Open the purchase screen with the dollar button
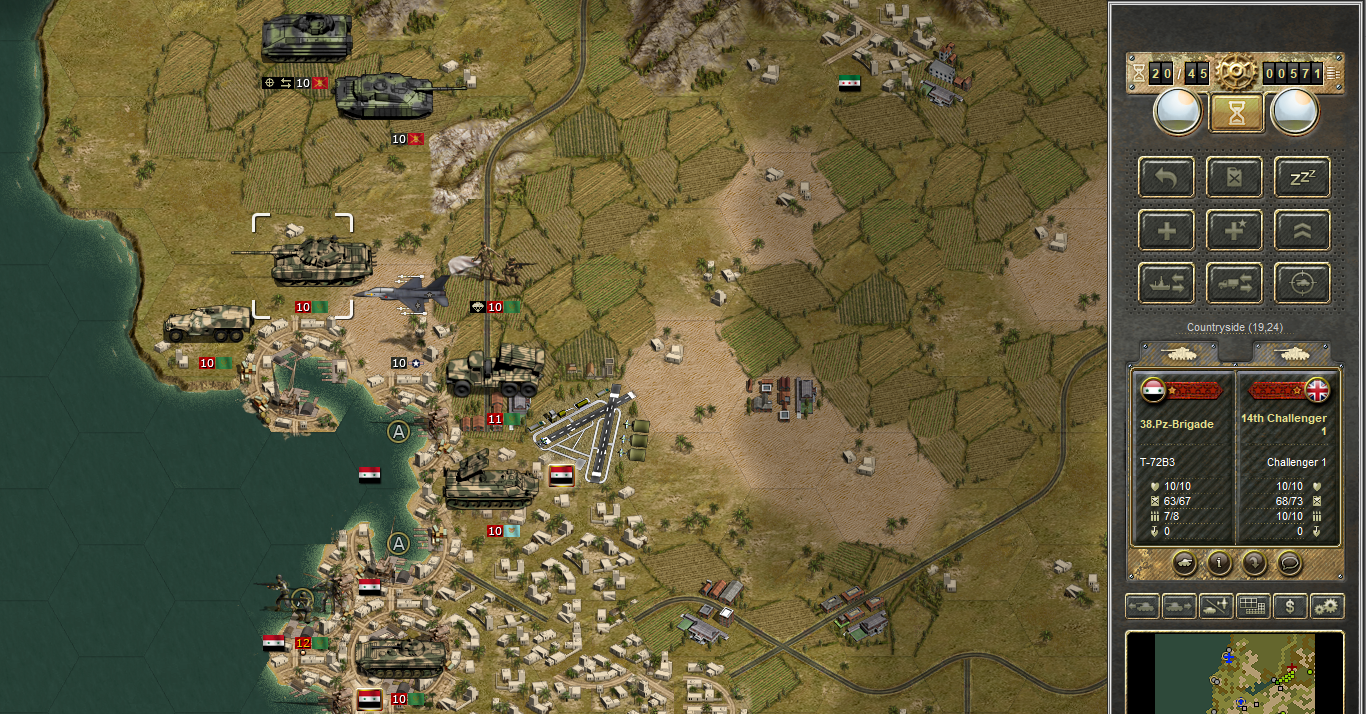This screenshot has height=714, width=1366. [1290, 606]
